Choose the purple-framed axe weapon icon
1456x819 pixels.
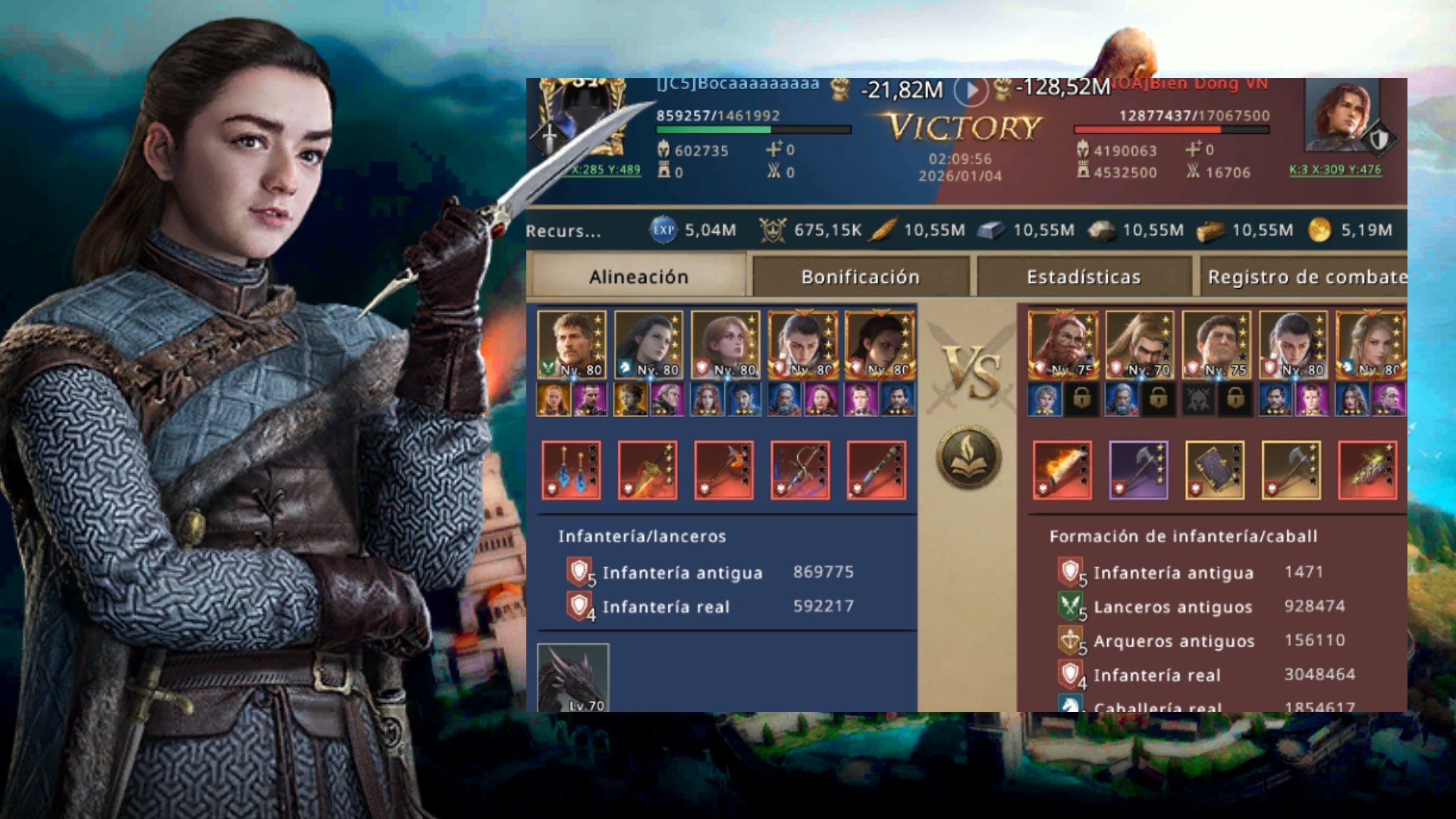pos(1138,470)
